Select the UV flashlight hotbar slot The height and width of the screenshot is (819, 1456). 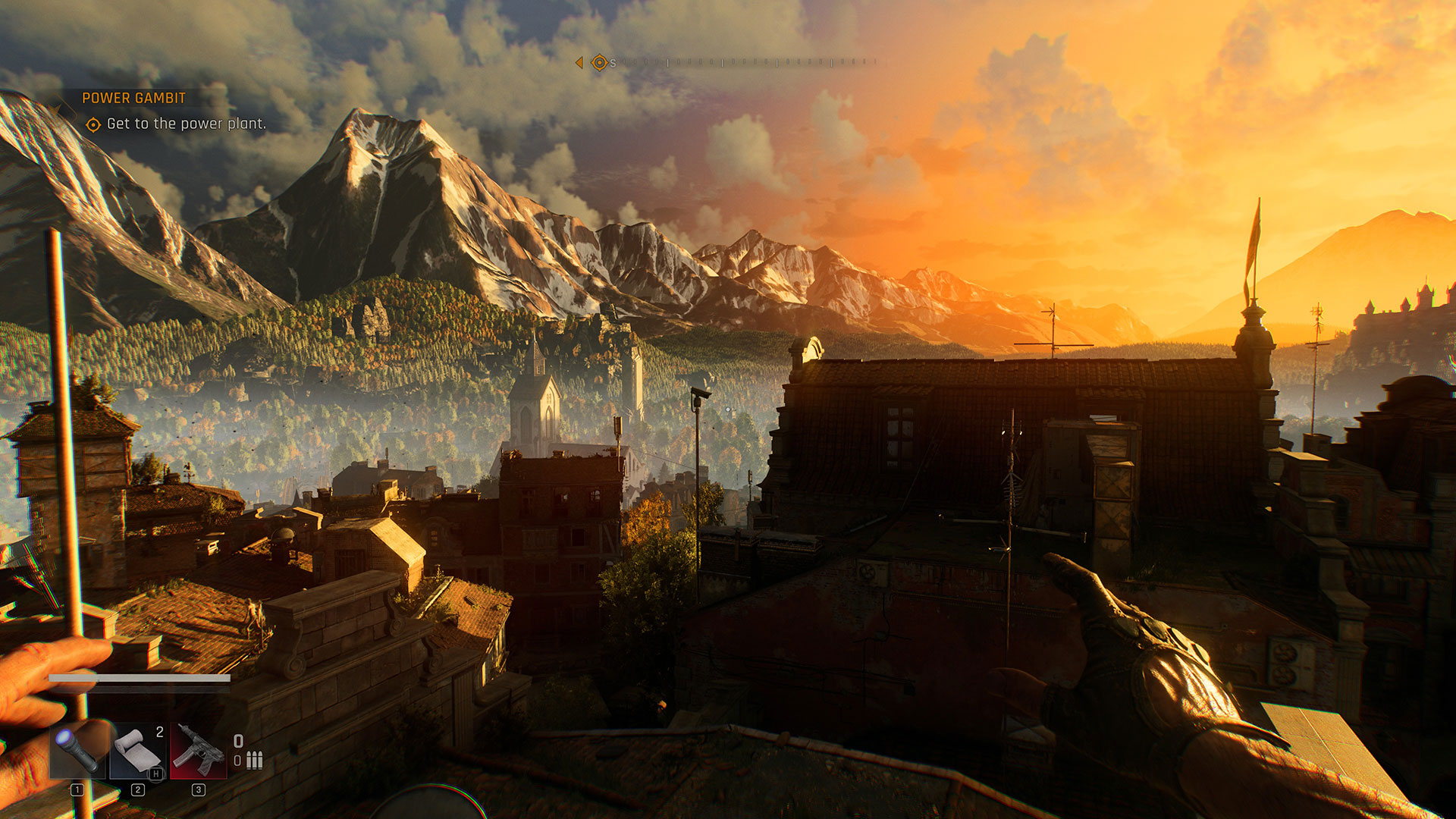(x=77, y=751)
